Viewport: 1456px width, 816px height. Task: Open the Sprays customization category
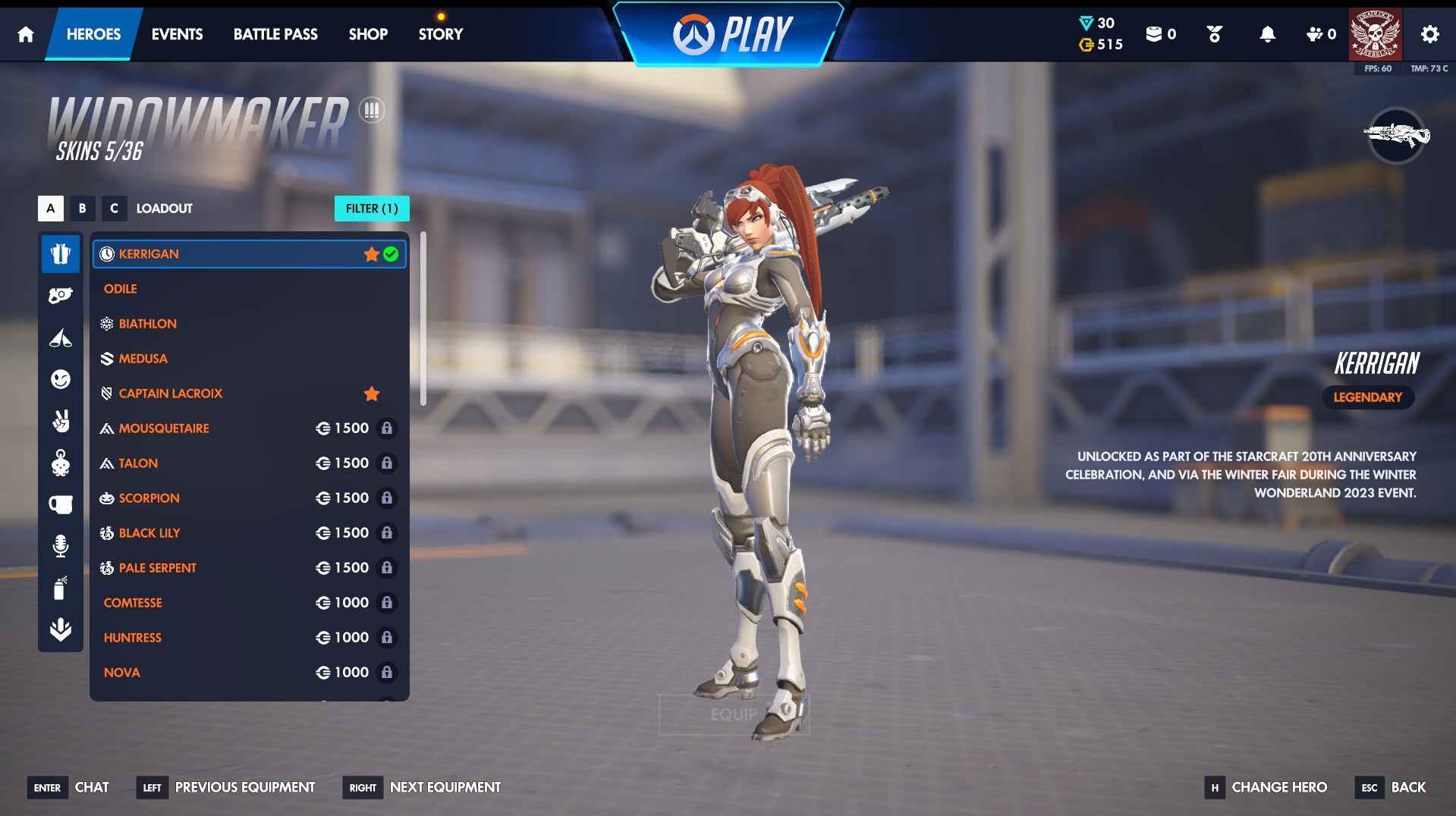tap(61, 588)
